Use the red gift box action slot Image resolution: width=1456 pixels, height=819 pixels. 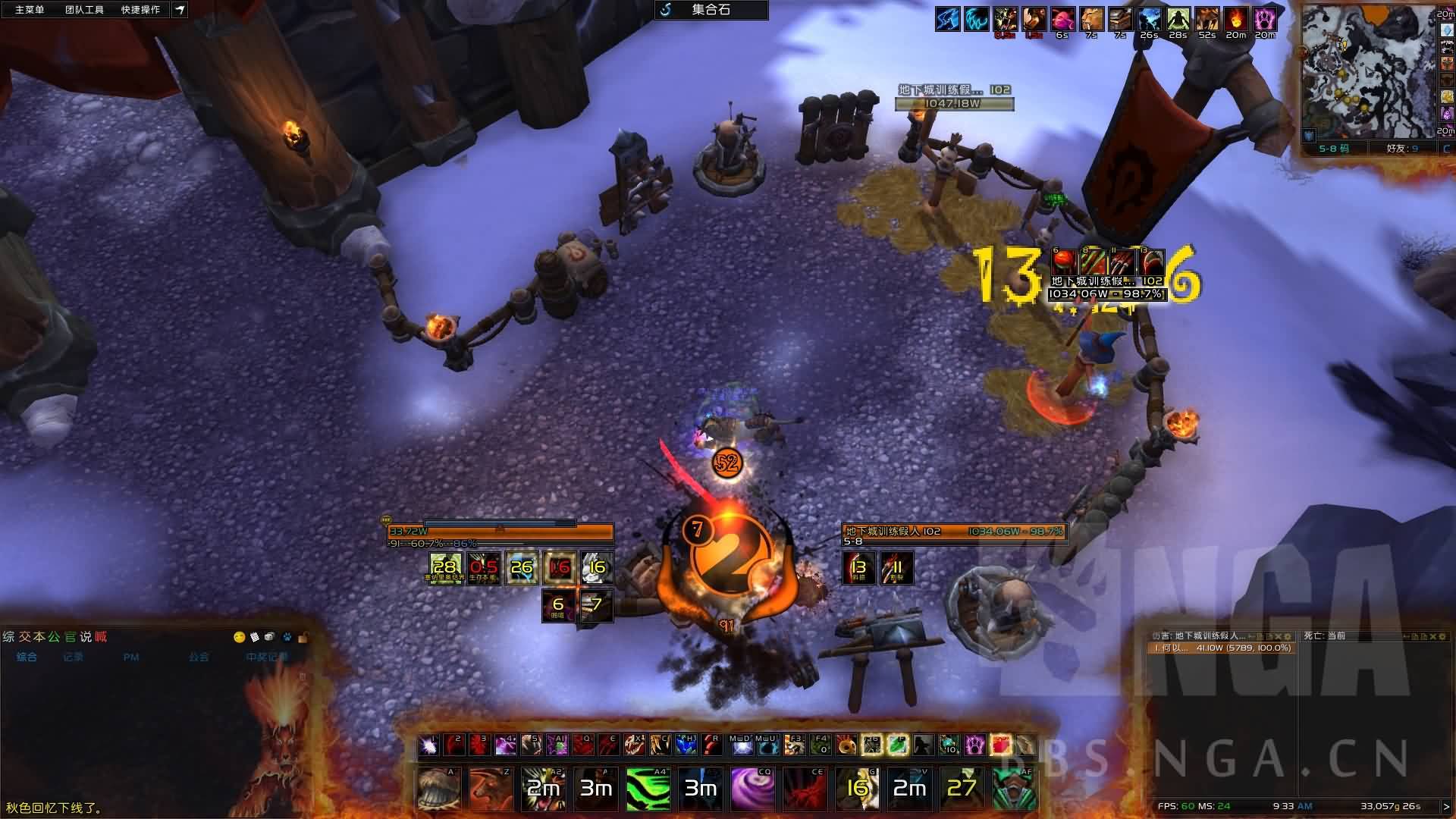(x=999, y=745)
